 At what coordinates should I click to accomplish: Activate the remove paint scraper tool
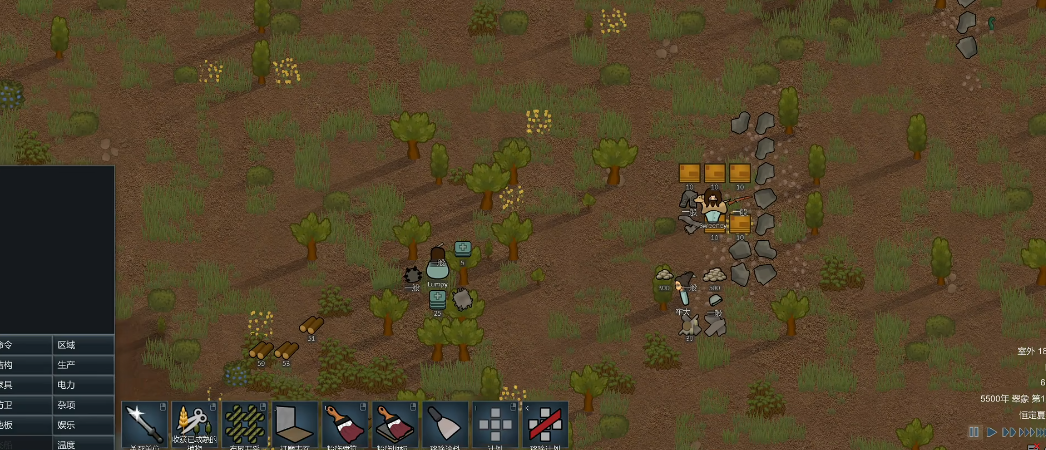(445, 425)
